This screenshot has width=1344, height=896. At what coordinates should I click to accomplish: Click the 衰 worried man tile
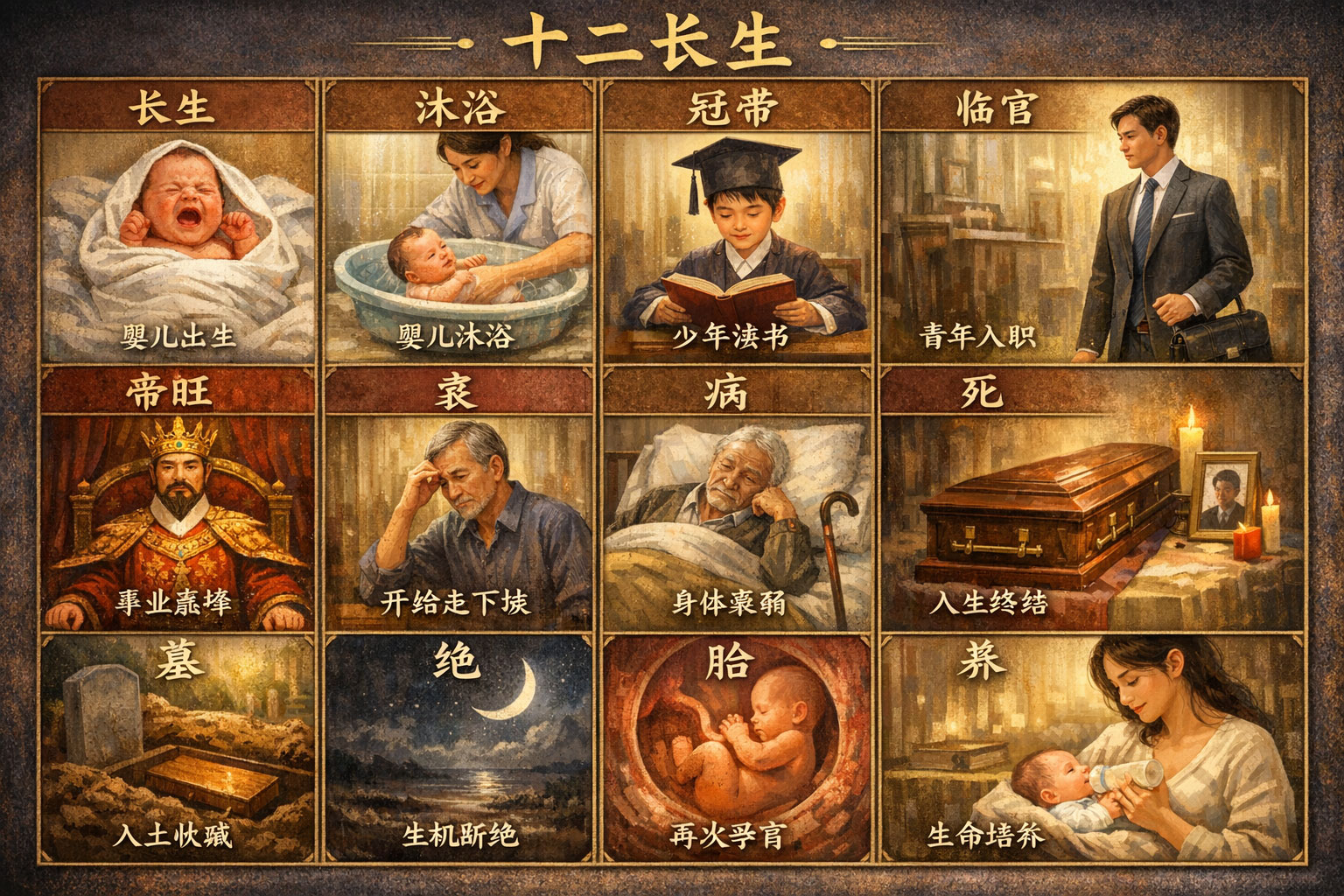tap(461, 507)
